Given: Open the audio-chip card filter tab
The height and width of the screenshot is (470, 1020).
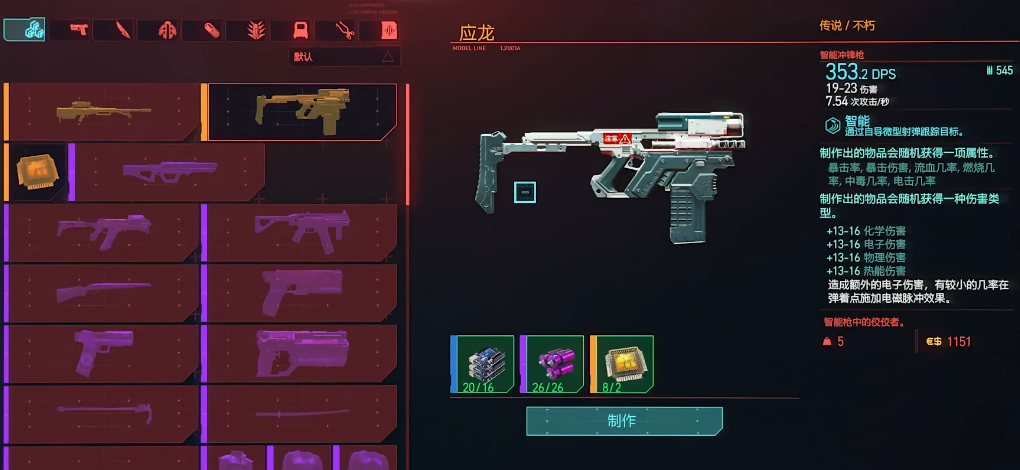Looking at the screenshot, I should coord(390,30).
